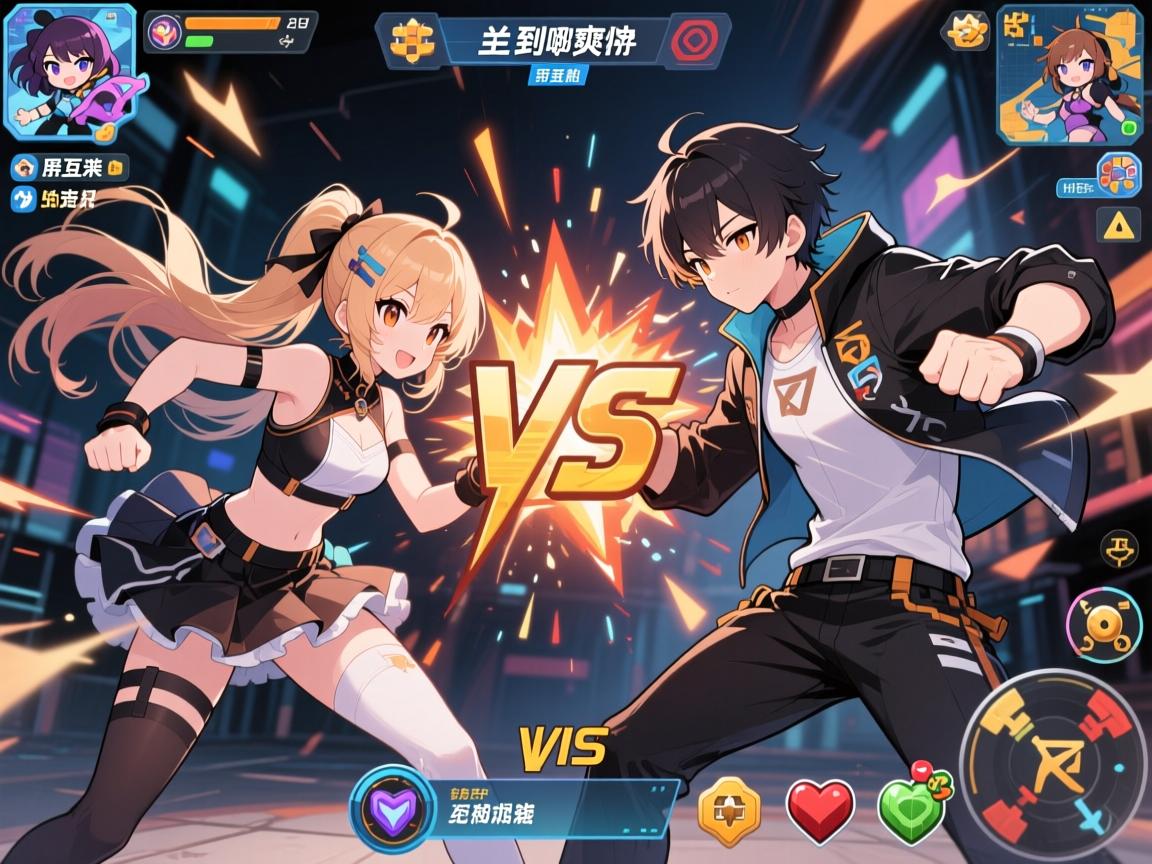Click the red heart icon
The height and width of the screenshot is (864, 1152).
[820, 810]
